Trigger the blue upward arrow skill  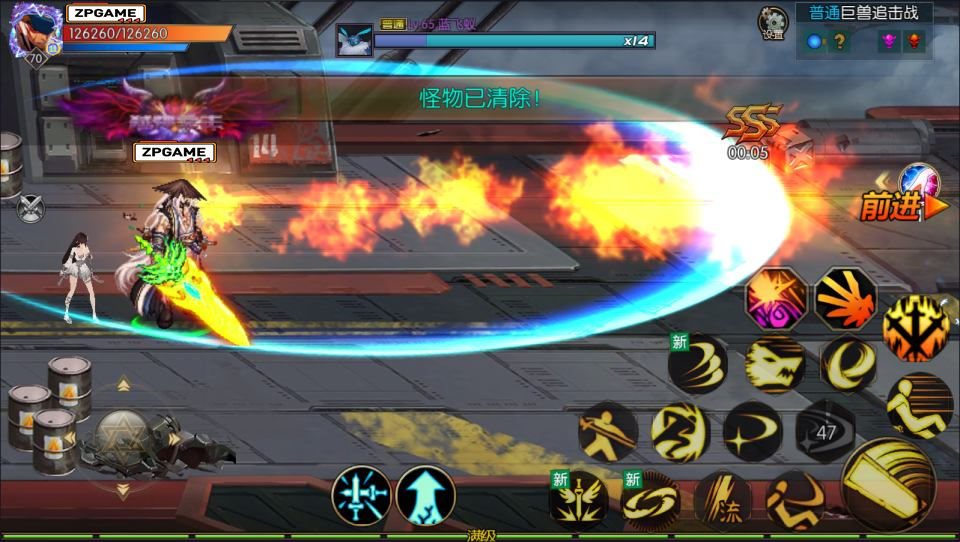tap(426, 495)
